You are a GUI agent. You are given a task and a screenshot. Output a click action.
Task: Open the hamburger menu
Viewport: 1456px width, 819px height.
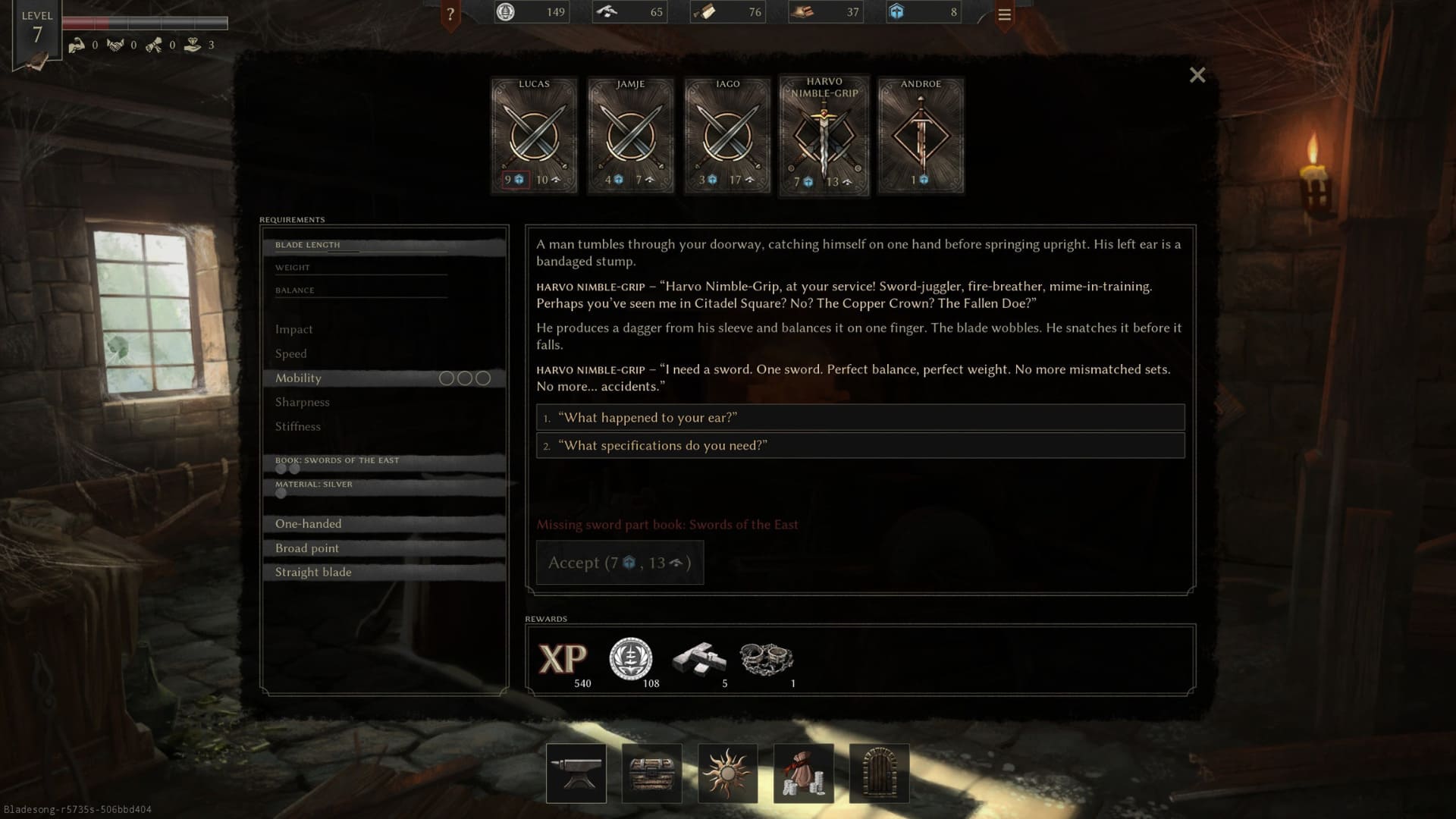coord(1004,14)
